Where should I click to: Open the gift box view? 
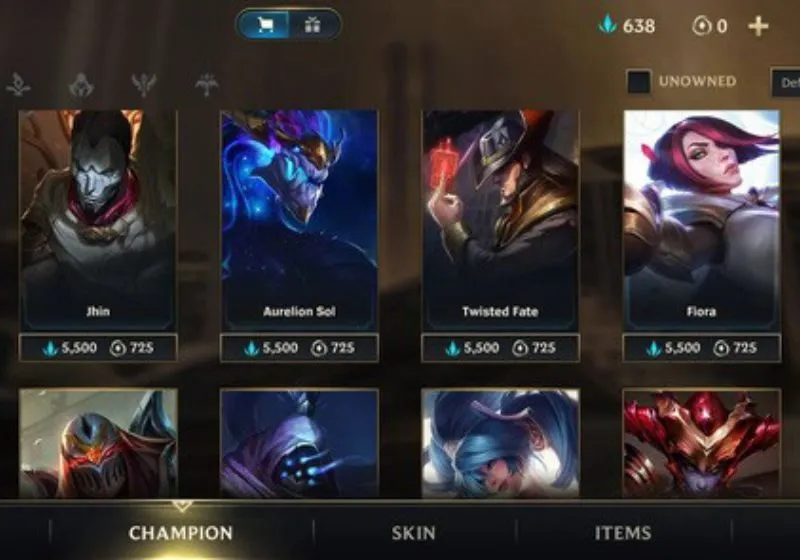coord(312,25)
